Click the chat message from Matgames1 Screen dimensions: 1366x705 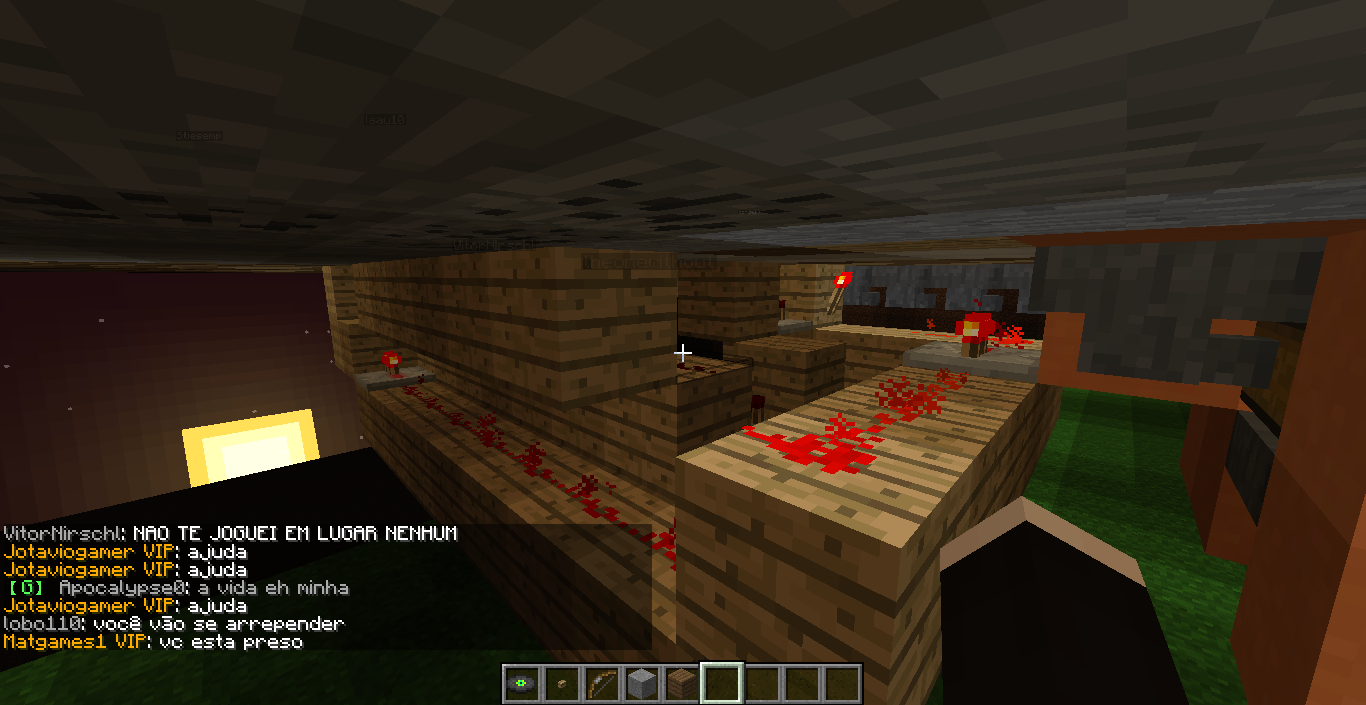point(153,642)
